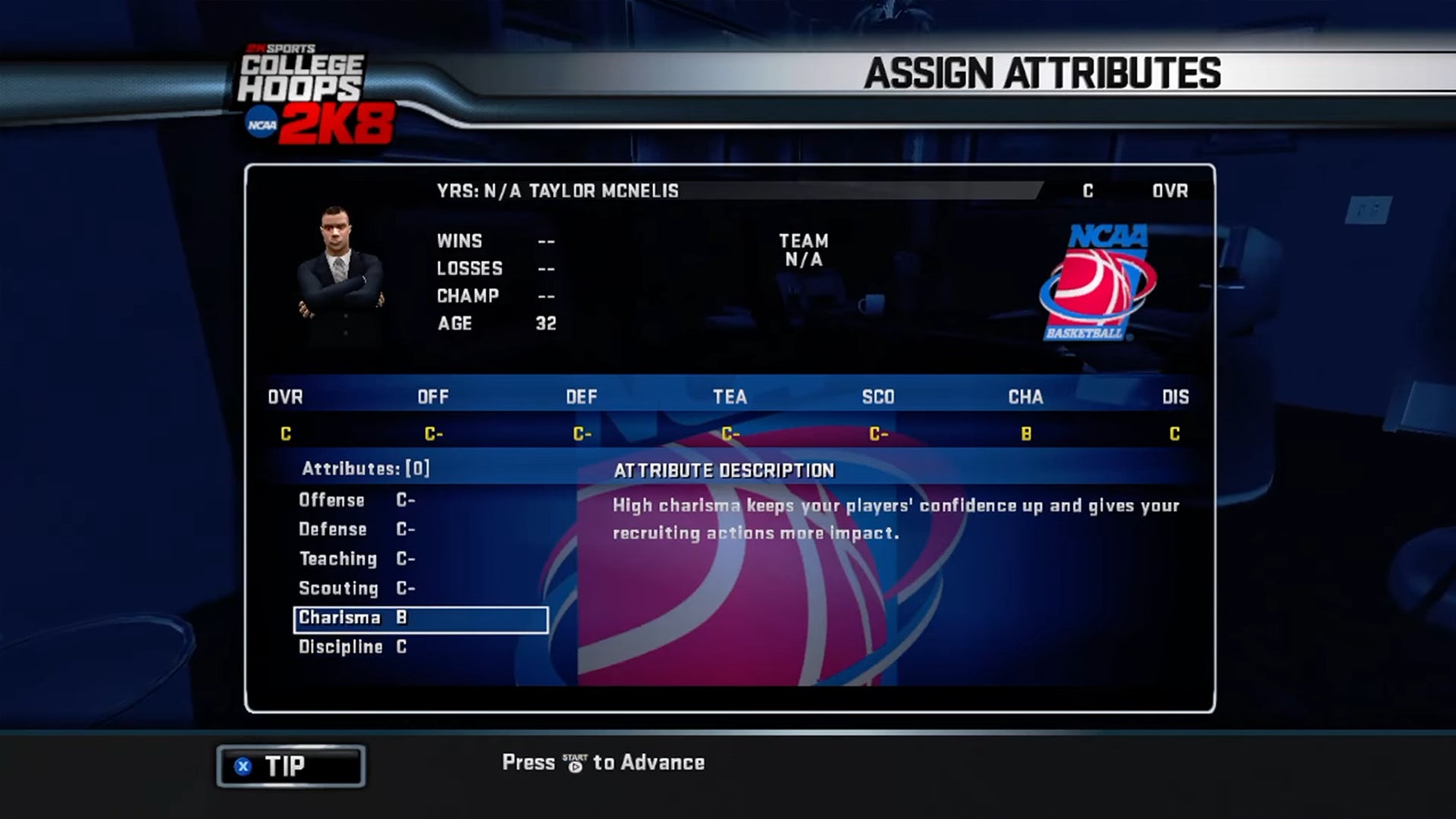Image resolution: width=1456 pixels, height=819 pixels.
Task: Switch to the ATTRIBUTE DESCRIPTION panel
Action: click(724, 470)
